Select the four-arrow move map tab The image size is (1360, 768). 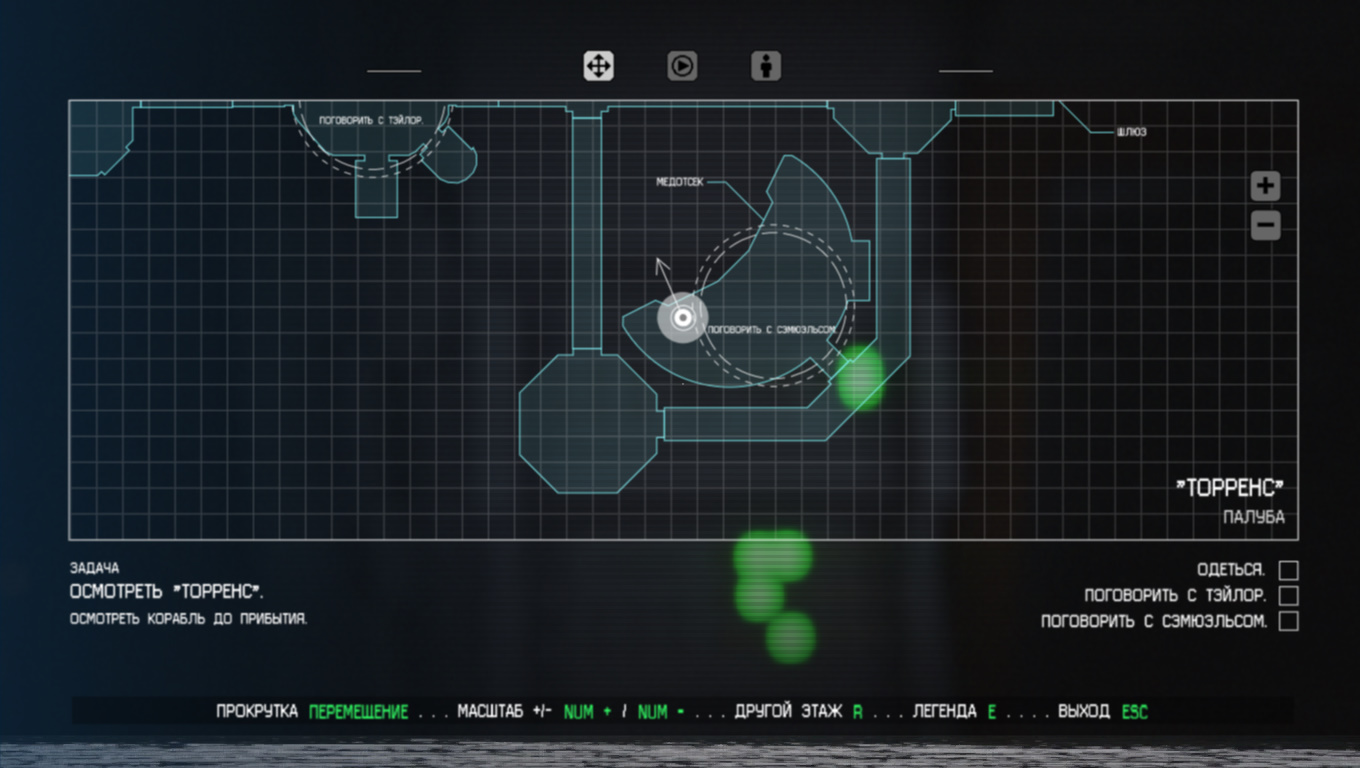click(x=598, y=66)
